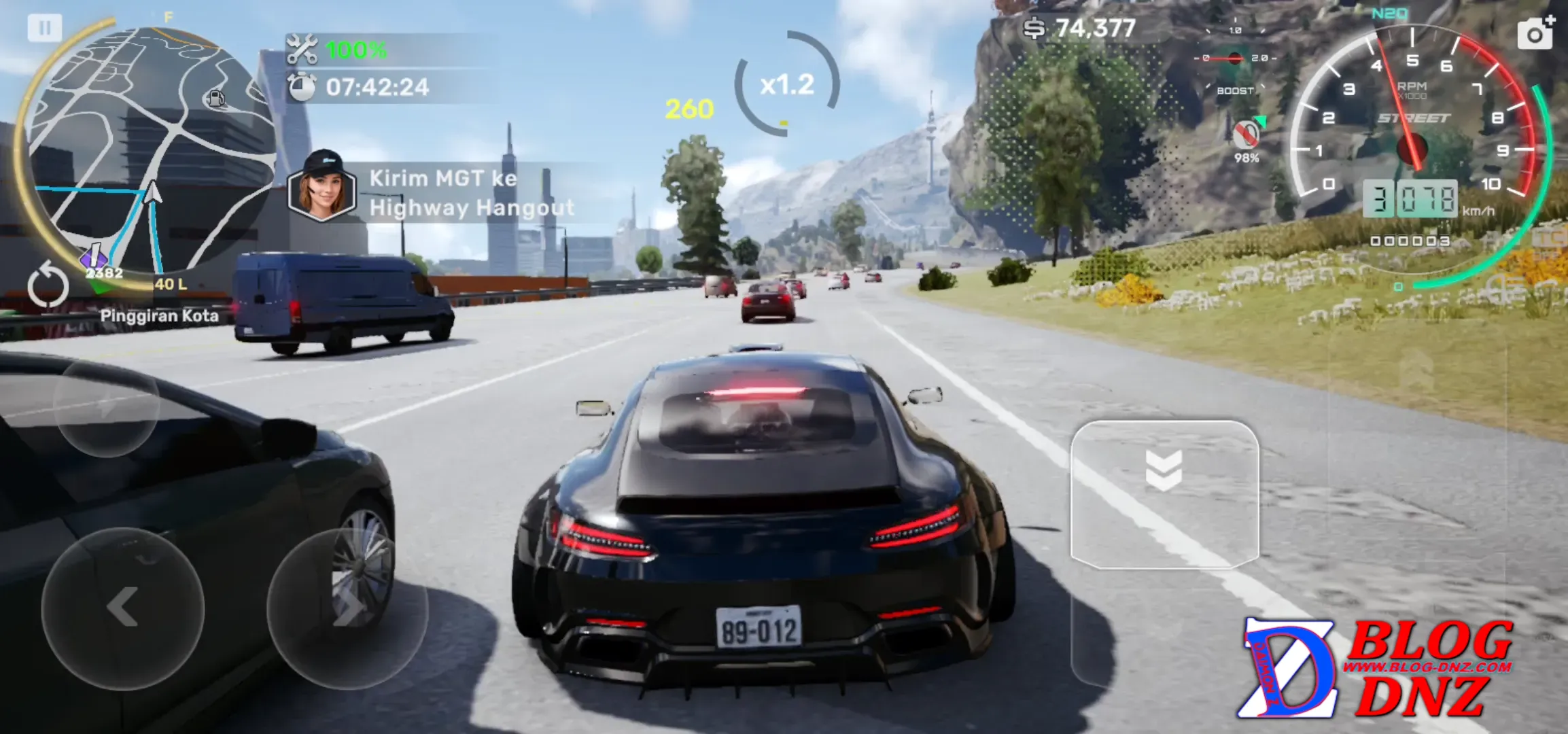This screenshot has width=1568, height=734.
Task: Hit the brake pedal with double chevrons
Action: (1164, 494)
